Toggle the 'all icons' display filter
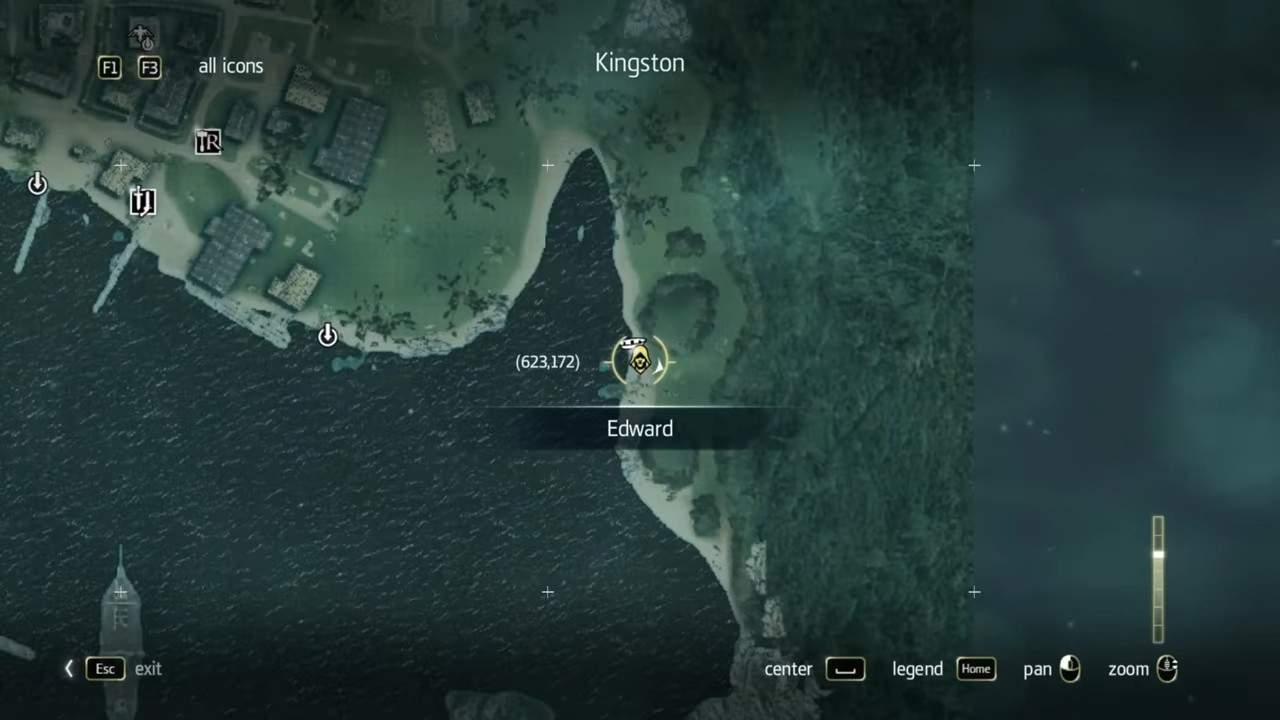1280x720 pixels. (230, 66)
